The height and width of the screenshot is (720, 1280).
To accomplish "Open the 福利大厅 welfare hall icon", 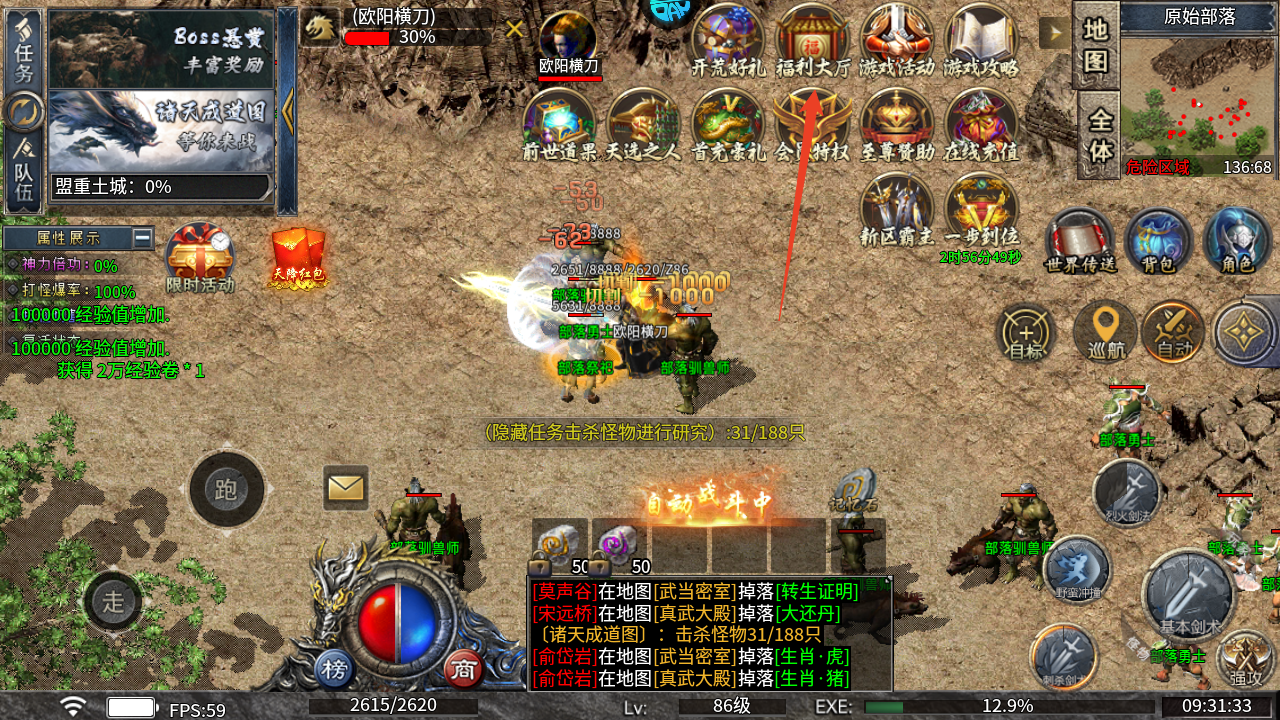I will coord(812,40).
